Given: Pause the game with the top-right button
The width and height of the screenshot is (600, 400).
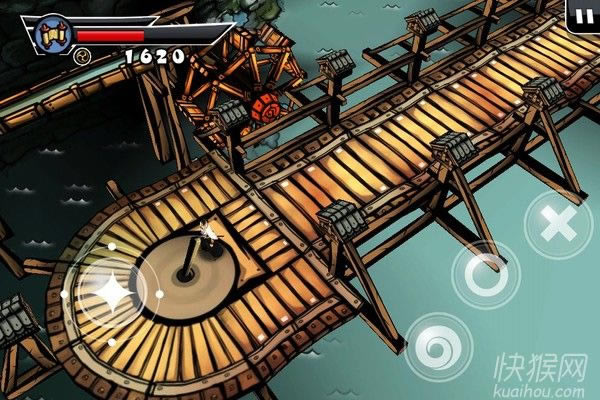Looking at the screenshot, I should (583, 14).
